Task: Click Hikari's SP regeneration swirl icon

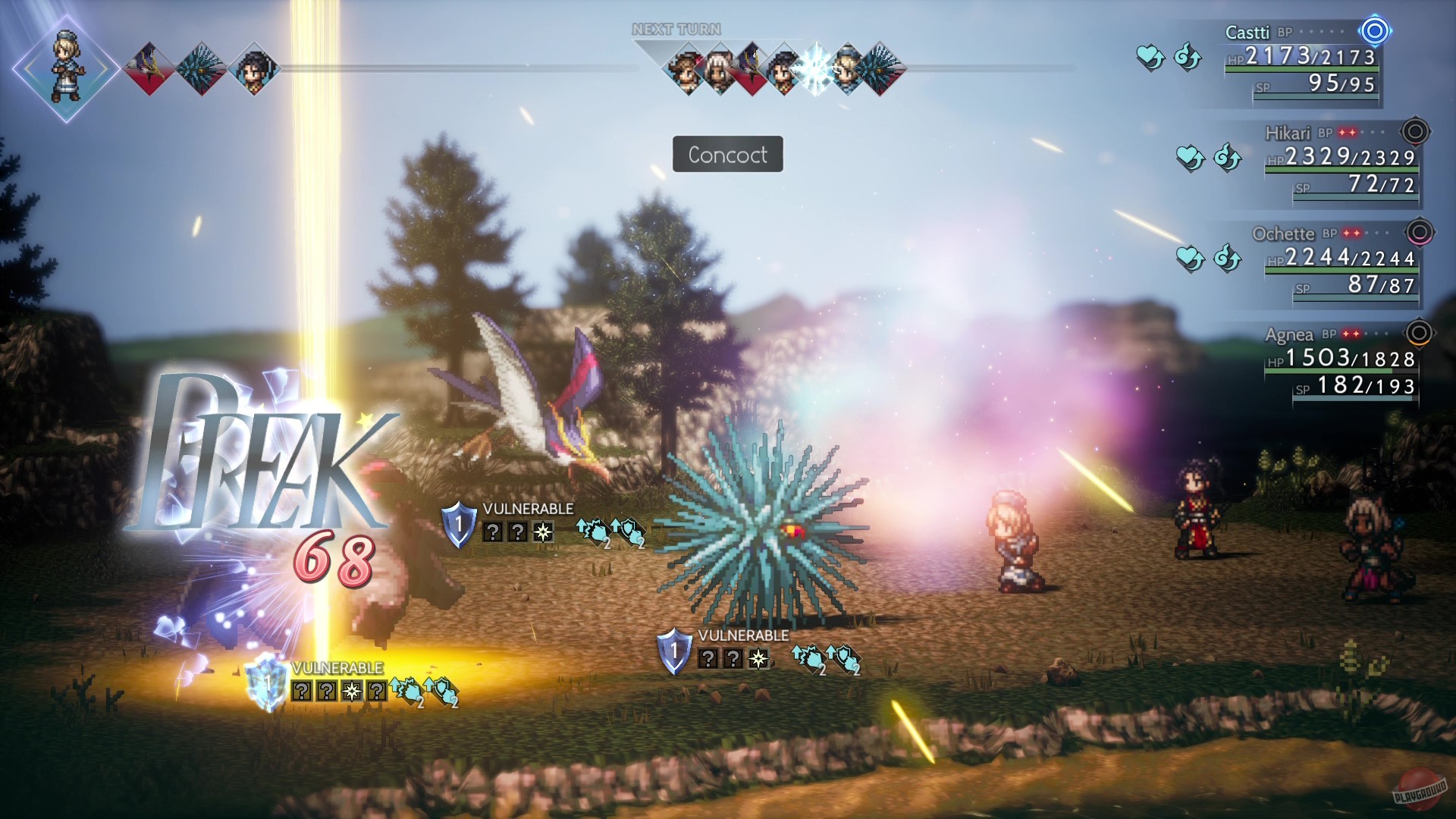Action: [1228, 157]
